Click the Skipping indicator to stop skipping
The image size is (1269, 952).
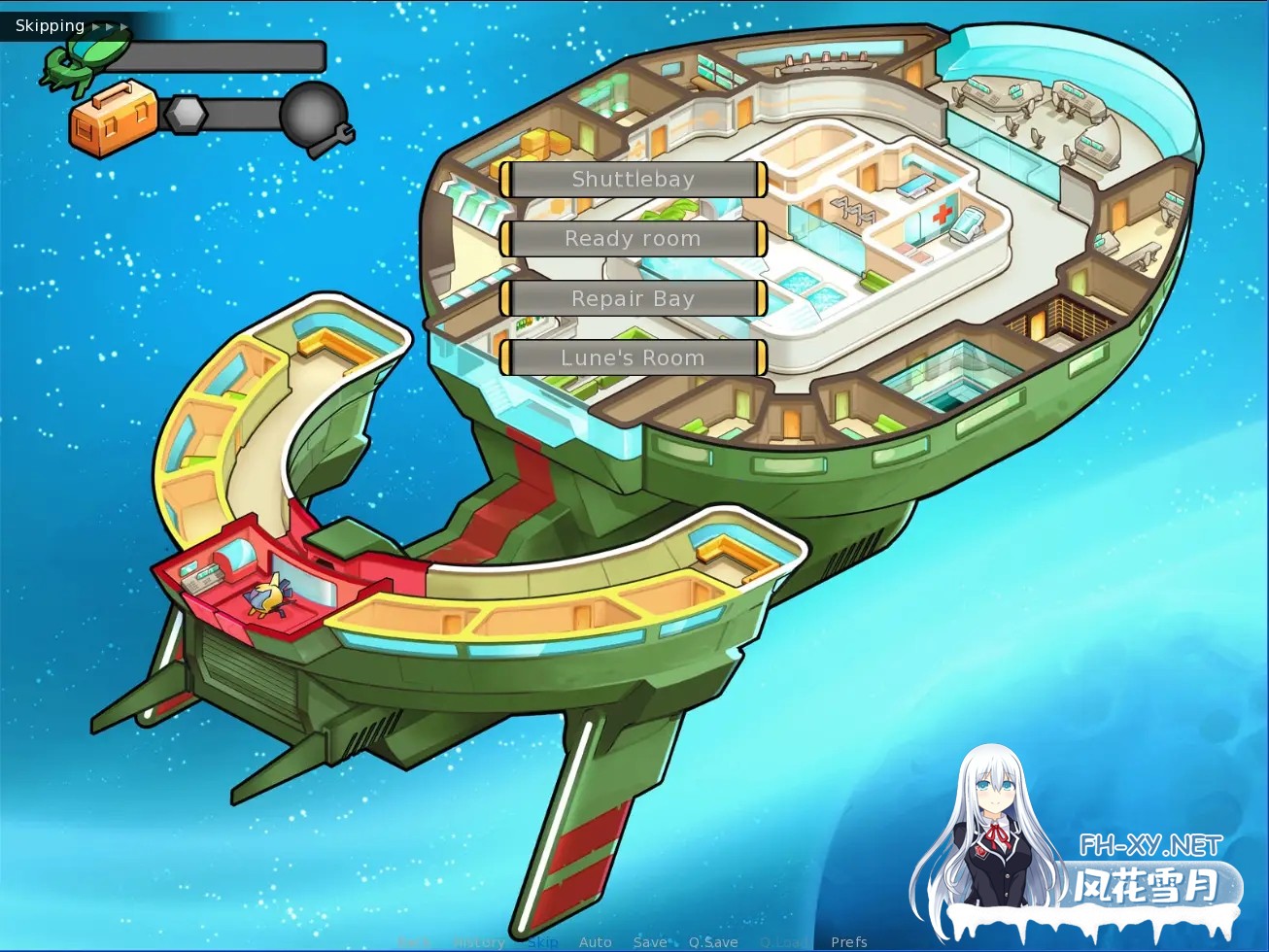pyautogui.click(x=50, y=25)
